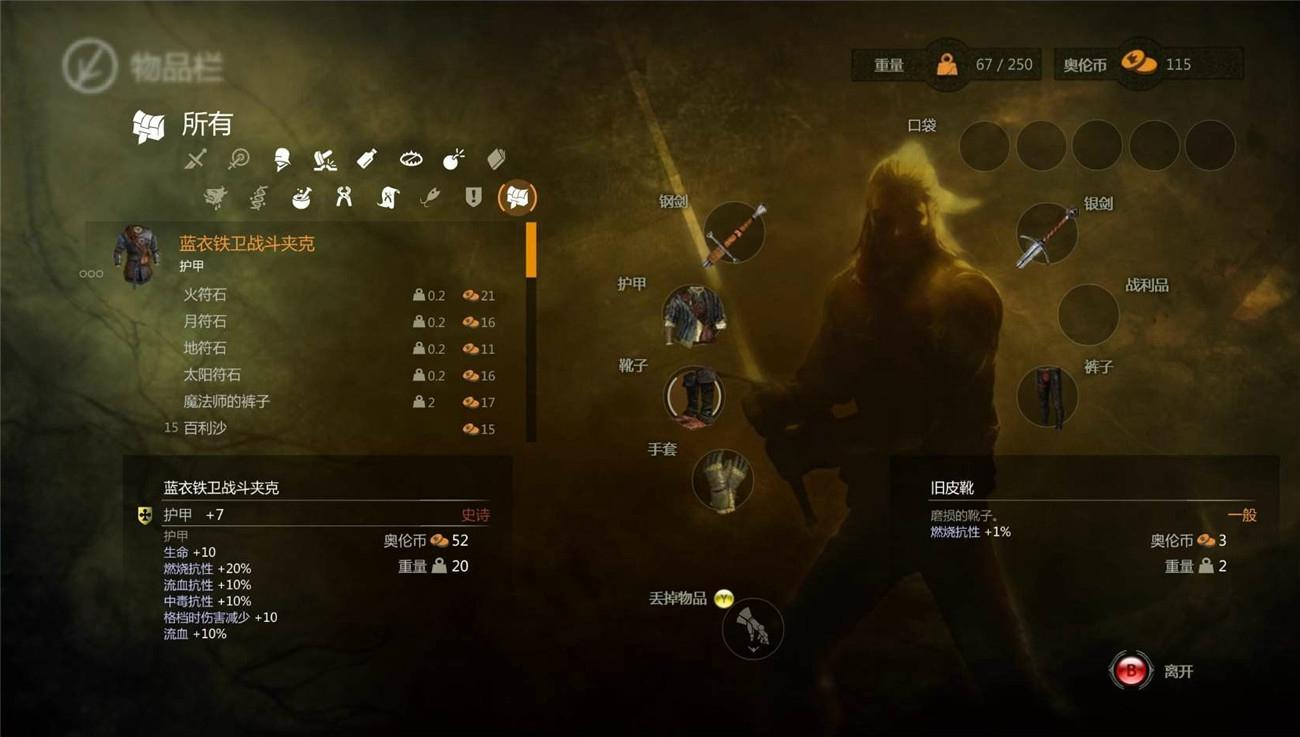Show the quest items shield tab
The image size is (1300, 737).
474,197
